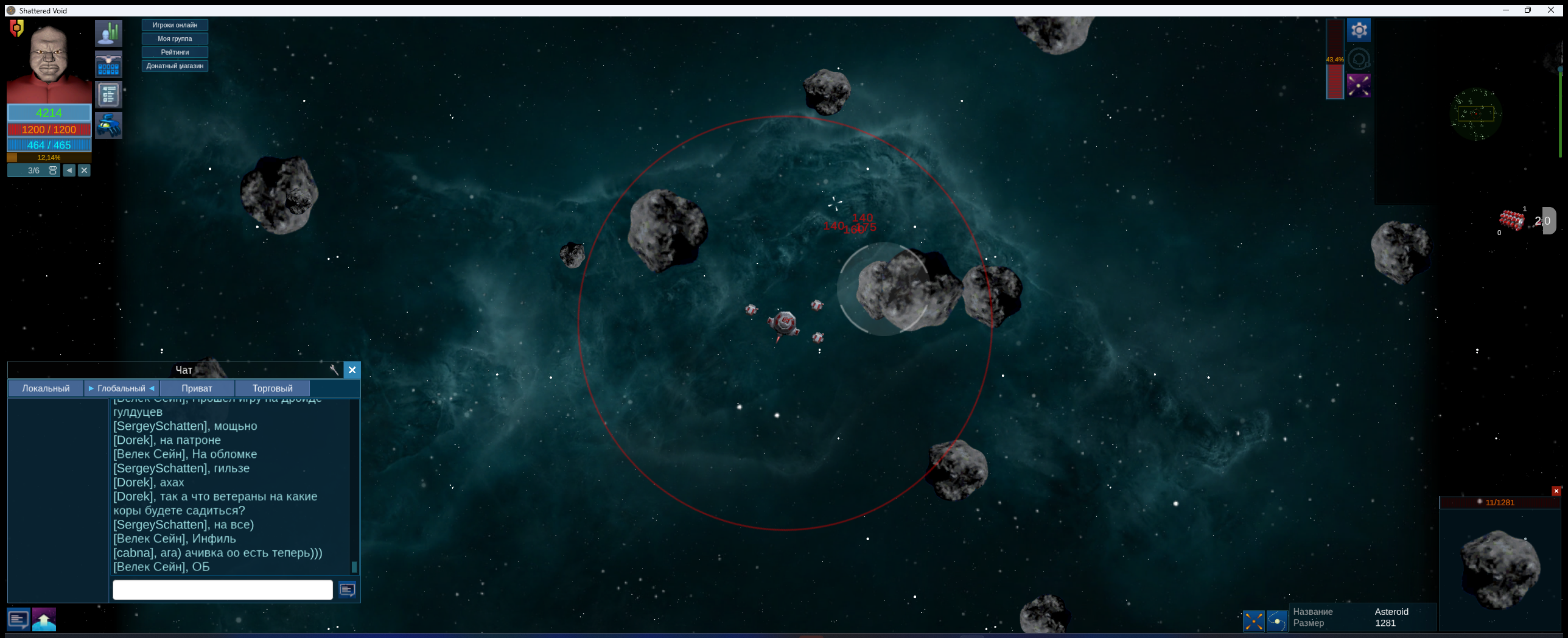Open the player statistics panel icon

click(x=109, y=33)
